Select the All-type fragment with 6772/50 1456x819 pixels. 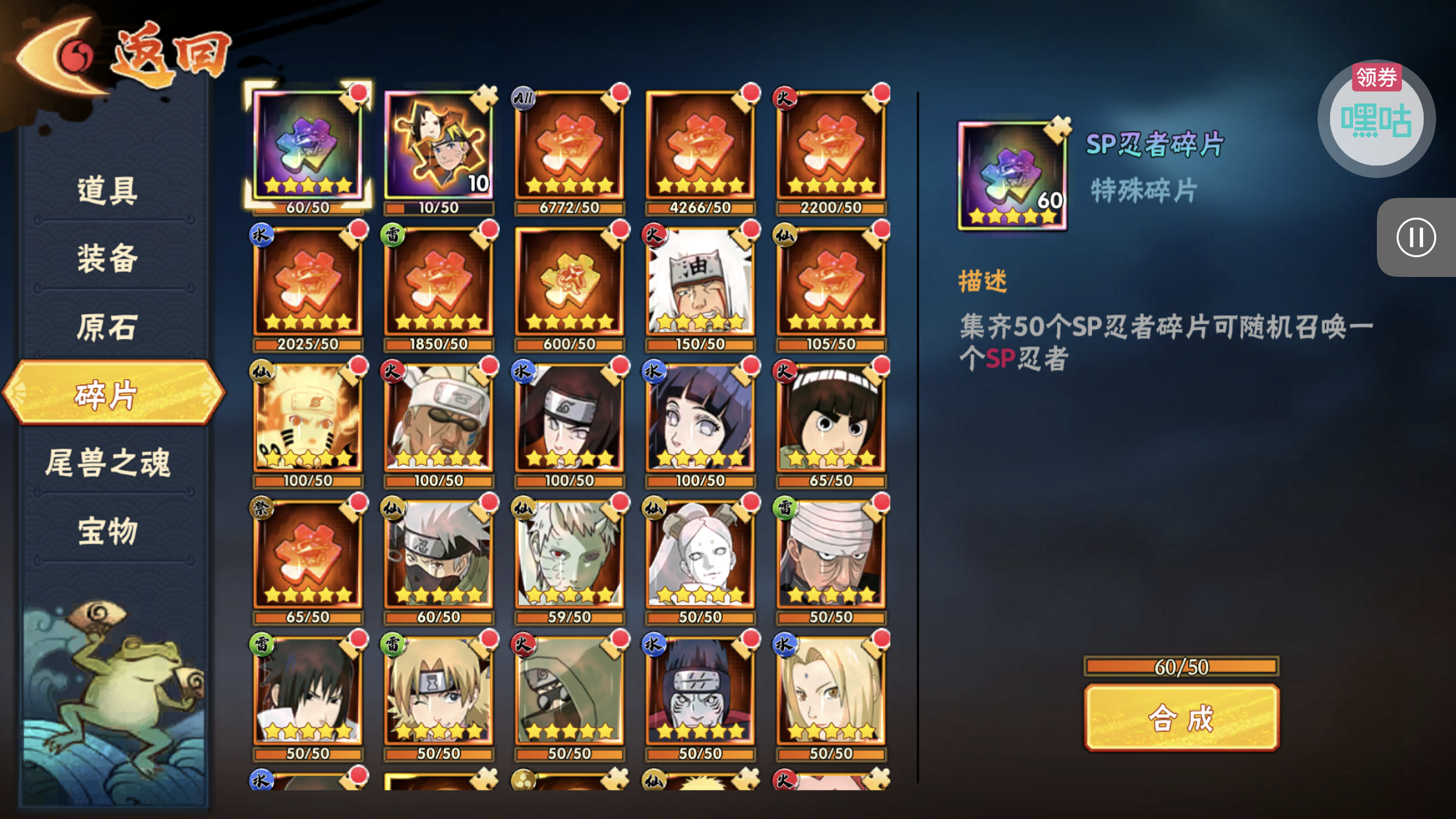pyautogui.click(x=569, y=146)
